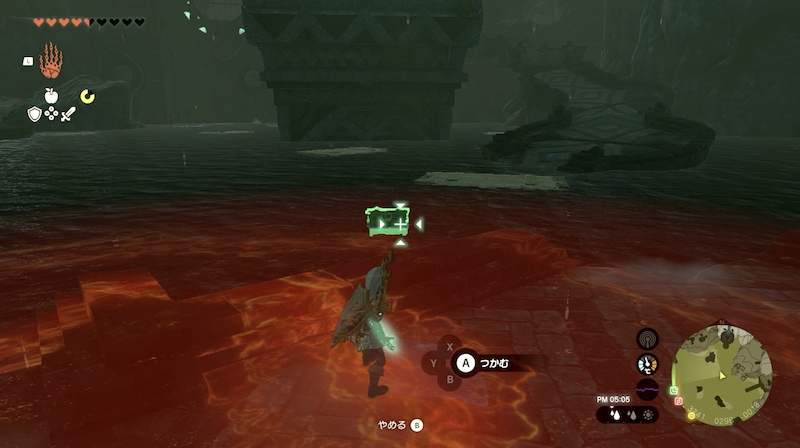
Task: Select the orange Ultrahand ability icon
Action: (x=51, y=64)
